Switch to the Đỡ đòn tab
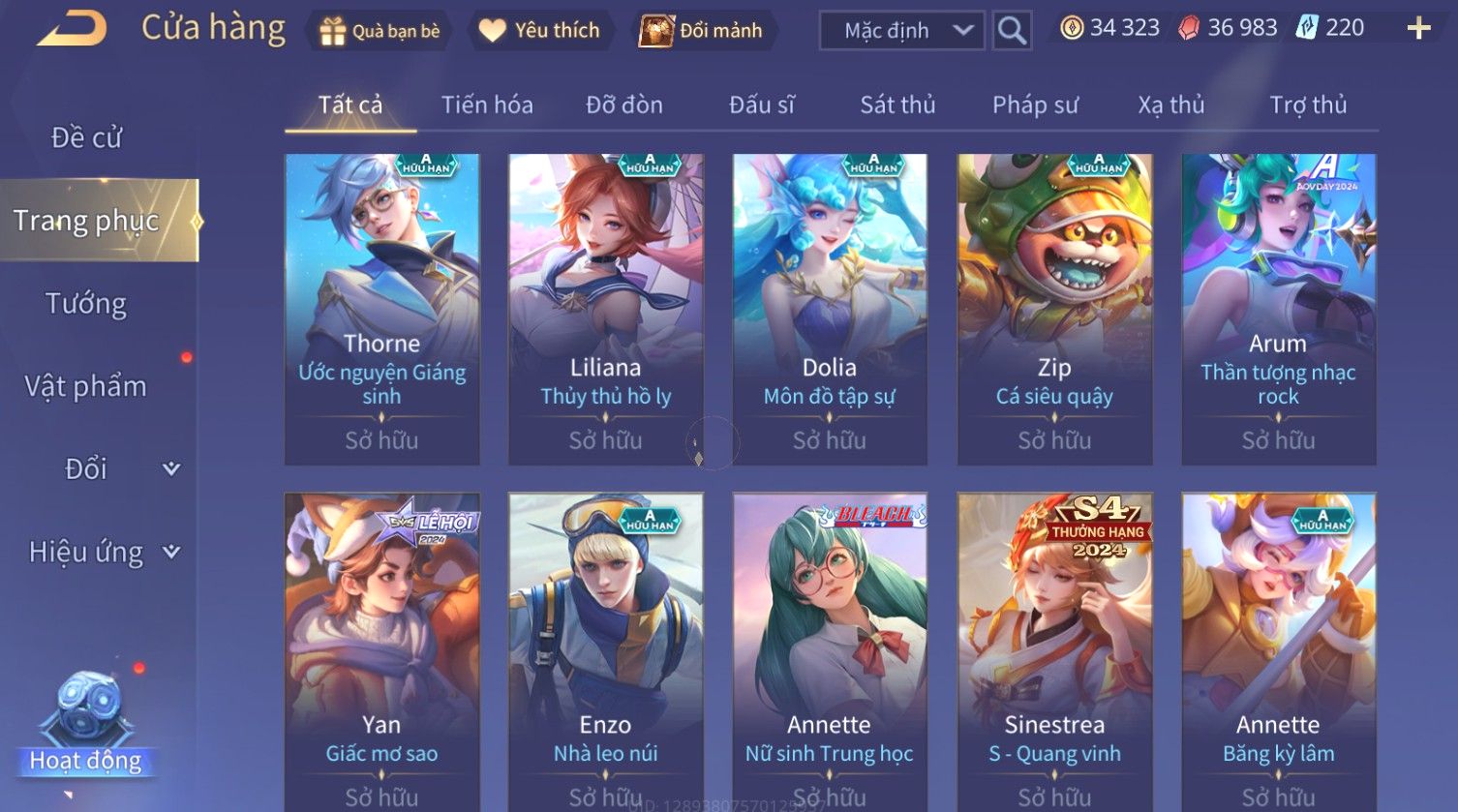 (x=624, y=105)
